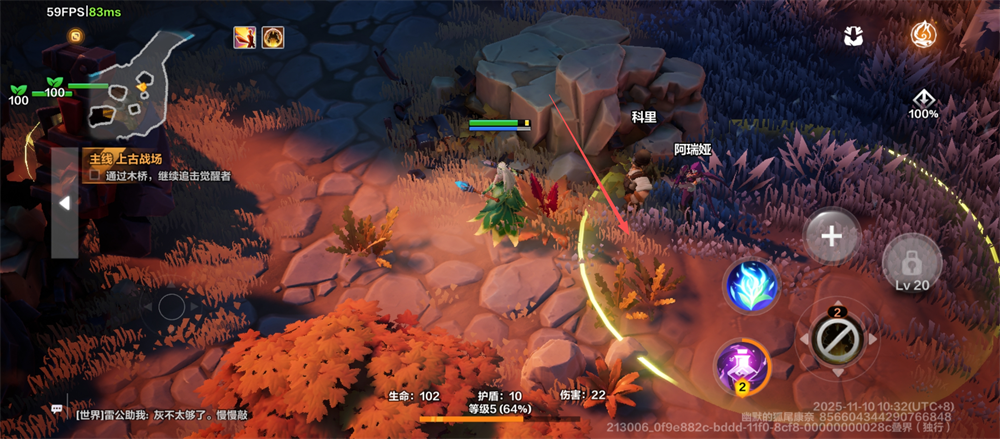The image size is (1000, 439).
Task: Tap the main attack button
Action: 837,340
